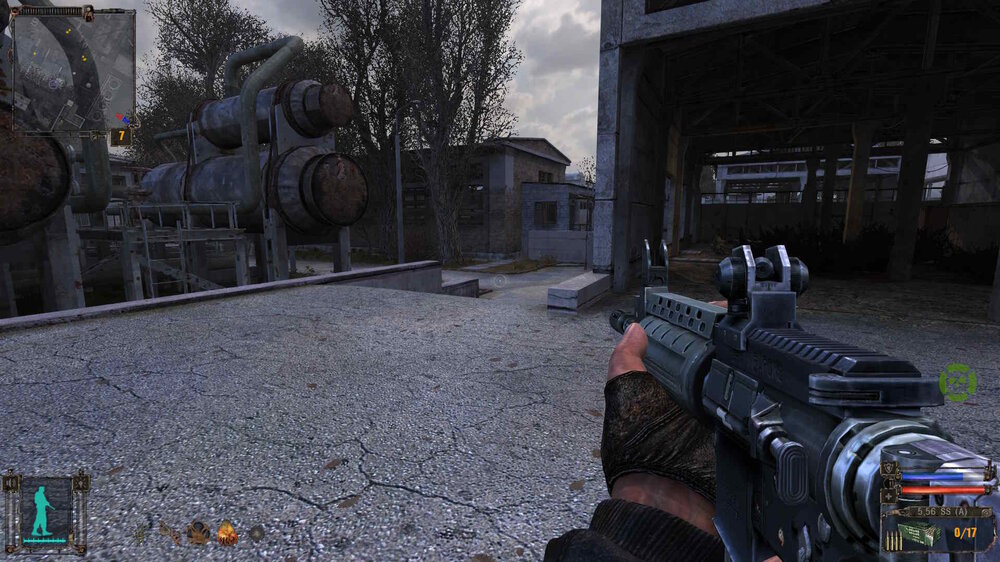Click the firing mode label 5.56 SS (A)
This screenshot has height=562, width=1000.
pyautogui.click(x=939, y=511)
